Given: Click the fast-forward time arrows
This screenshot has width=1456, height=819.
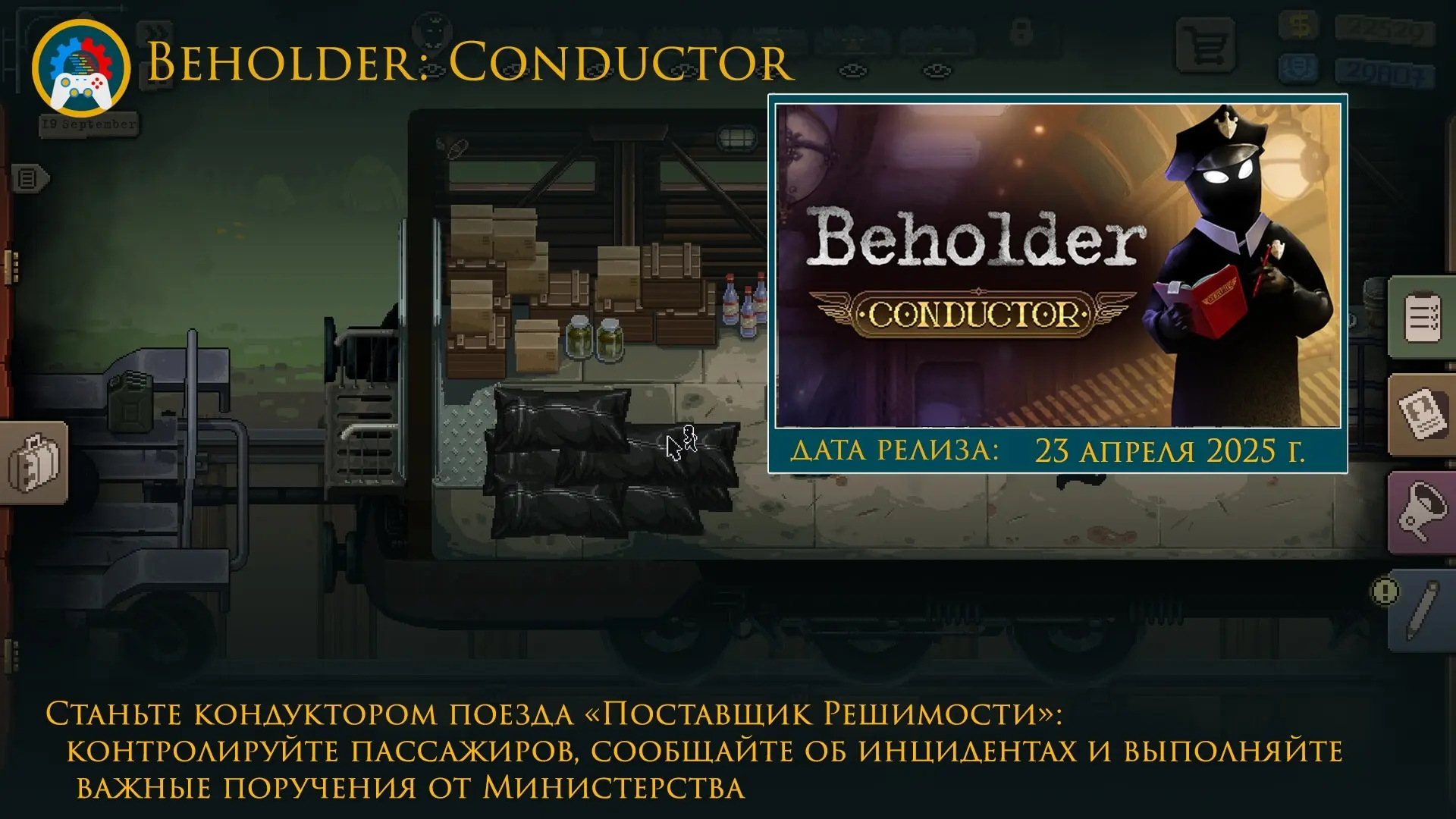Looking at the screenshot, I should coord(154,33).
